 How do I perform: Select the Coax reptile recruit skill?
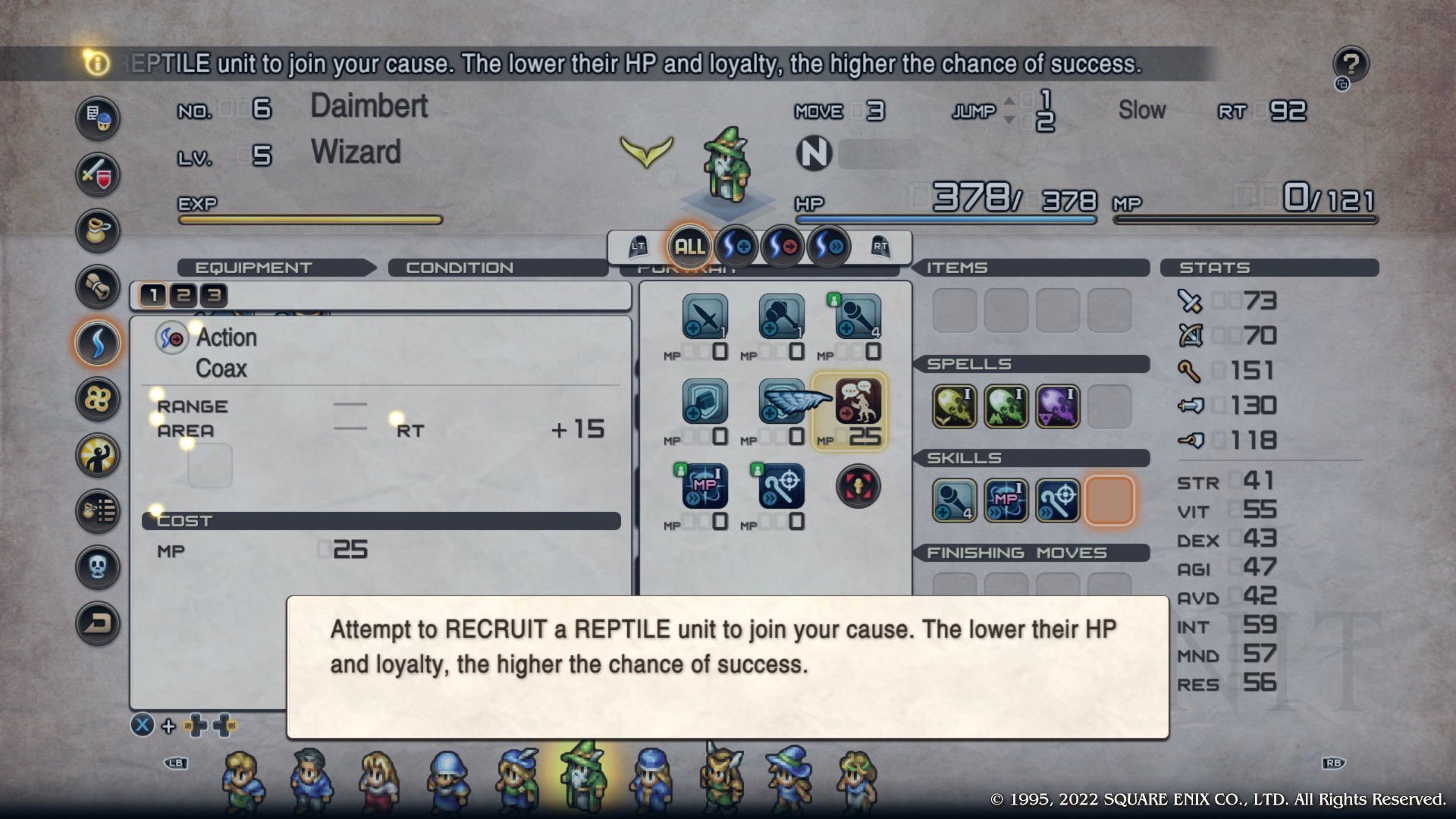858,402
